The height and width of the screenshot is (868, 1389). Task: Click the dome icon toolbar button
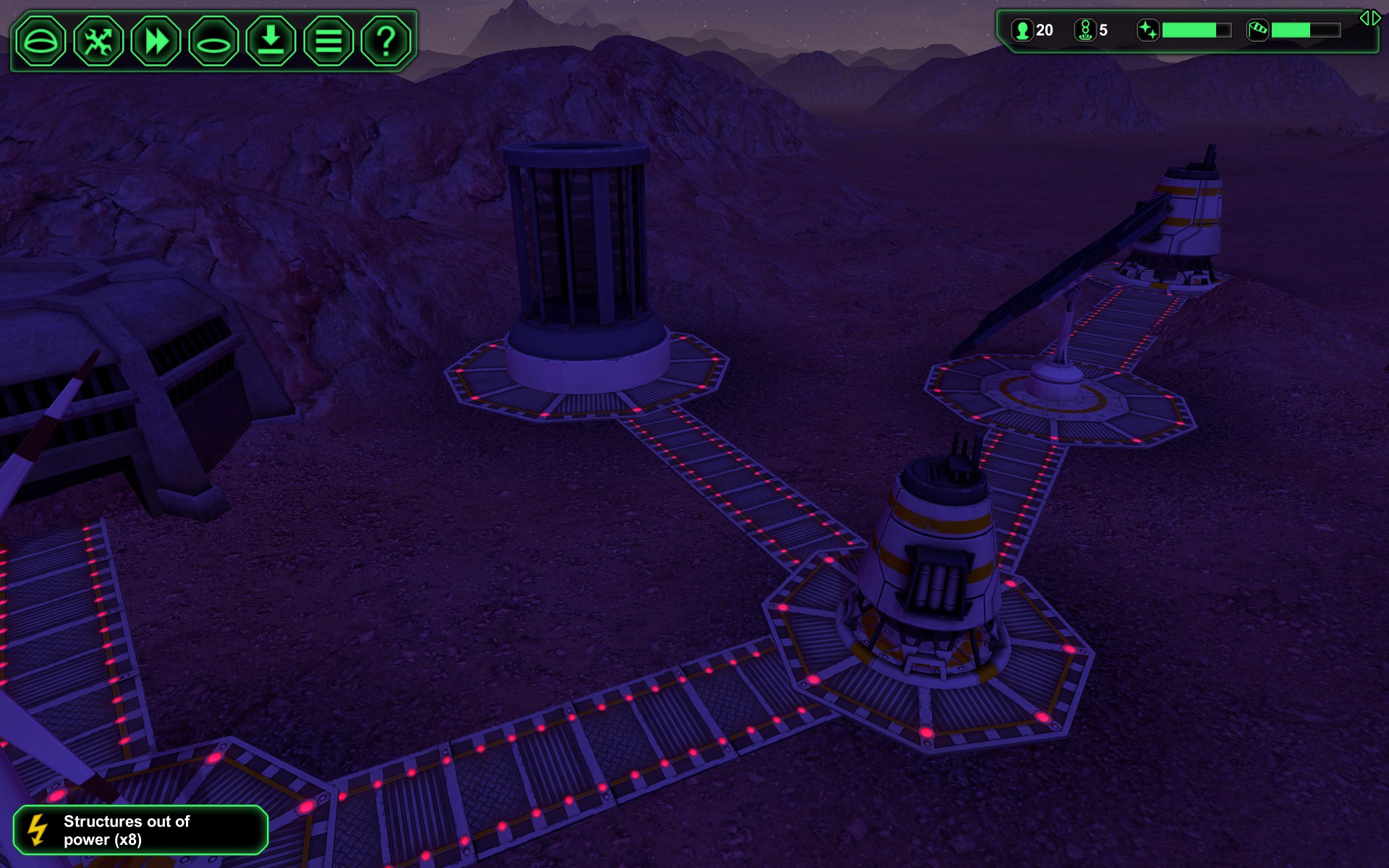[x=41, y=41]
